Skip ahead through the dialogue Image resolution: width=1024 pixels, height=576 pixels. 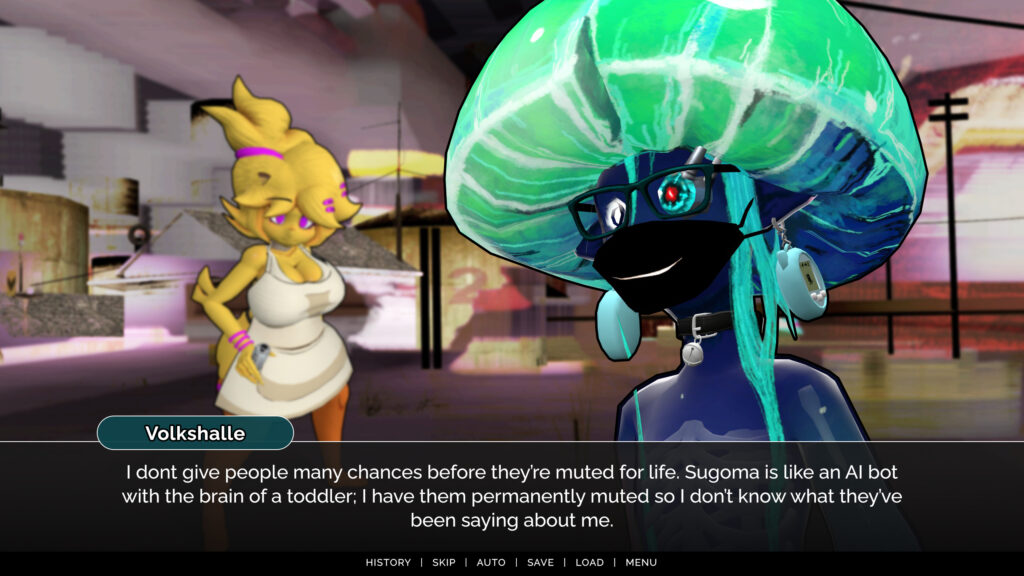tap(443, 562)
